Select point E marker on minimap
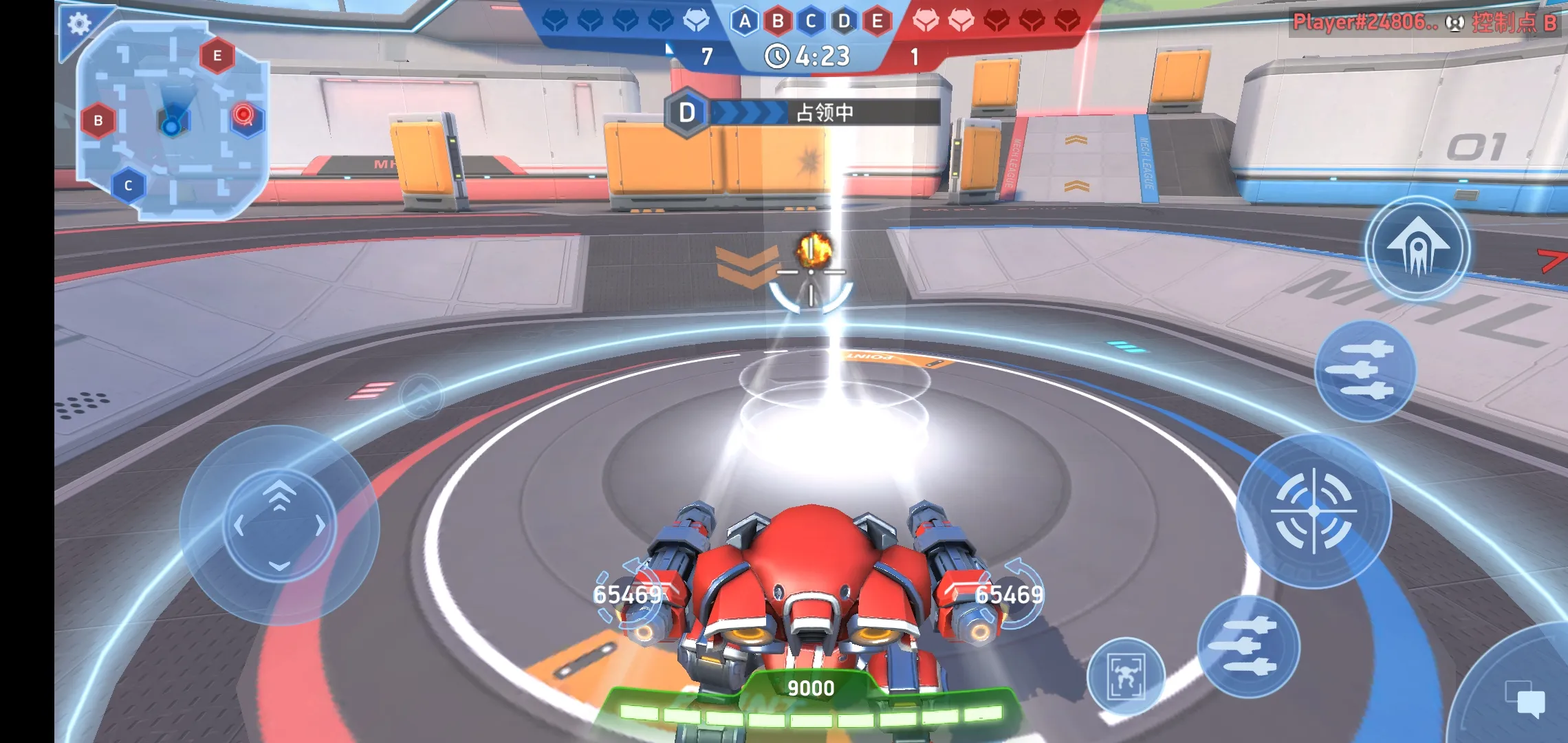 coord(217,56)
